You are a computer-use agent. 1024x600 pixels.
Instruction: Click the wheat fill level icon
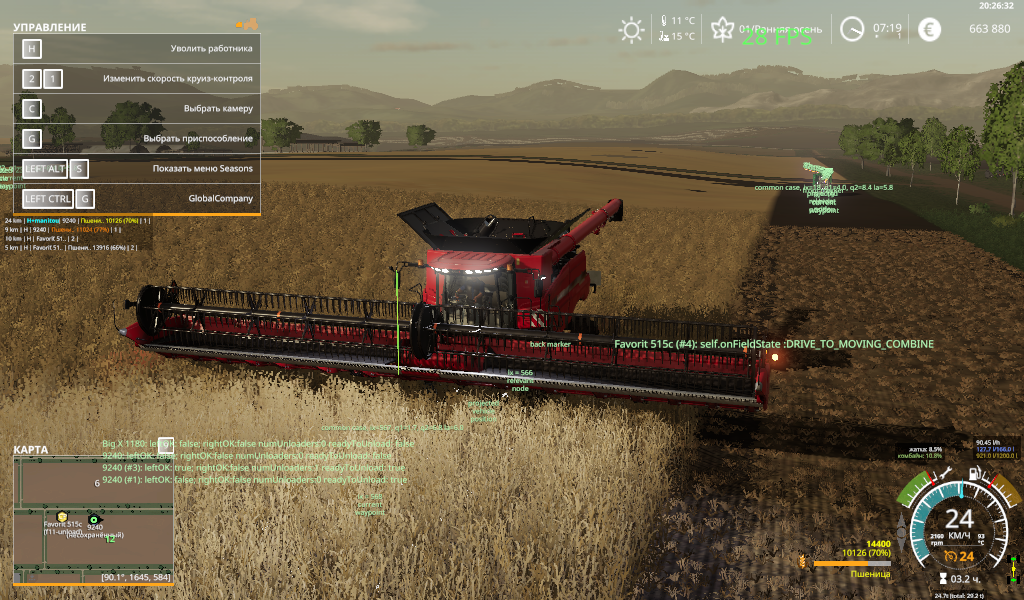803,562
